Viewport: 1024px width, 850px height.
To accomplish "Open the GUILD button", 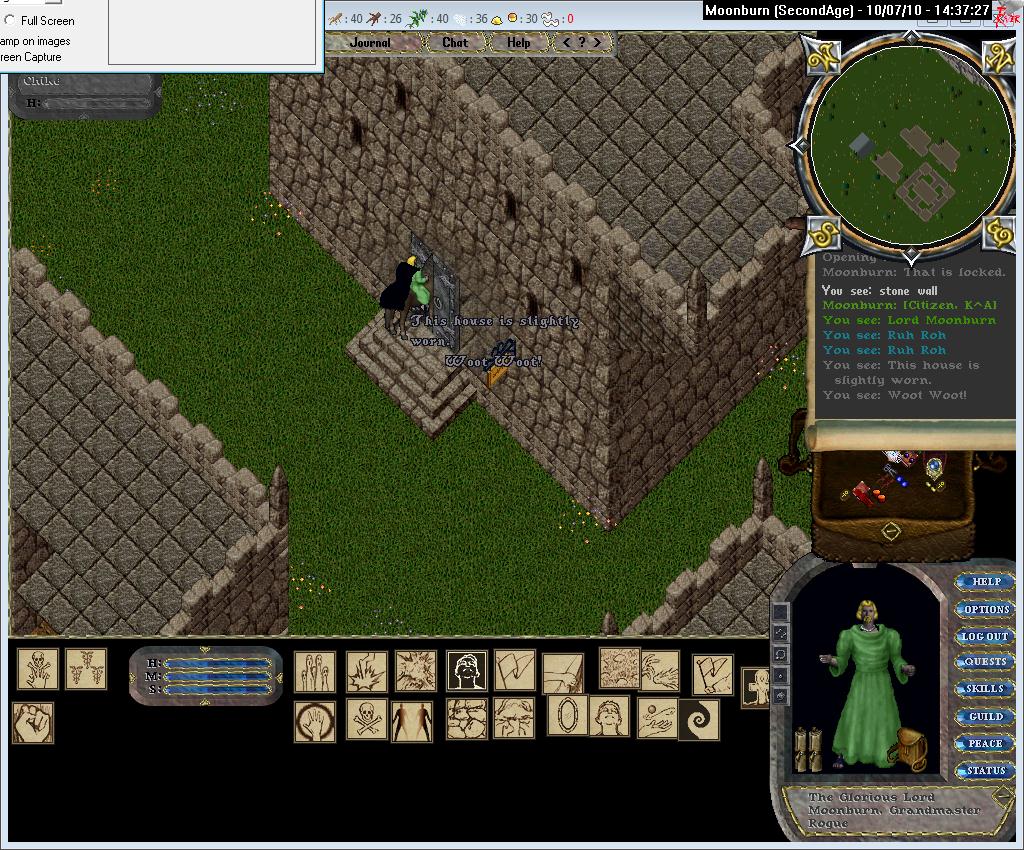I will click(985, 717).
